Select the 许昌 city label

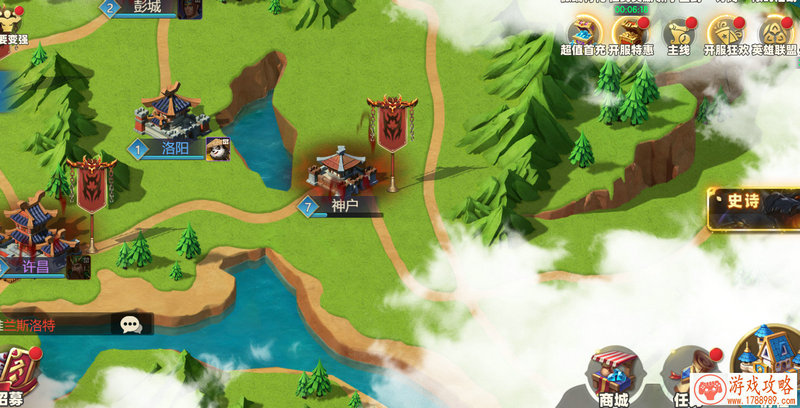37,267
